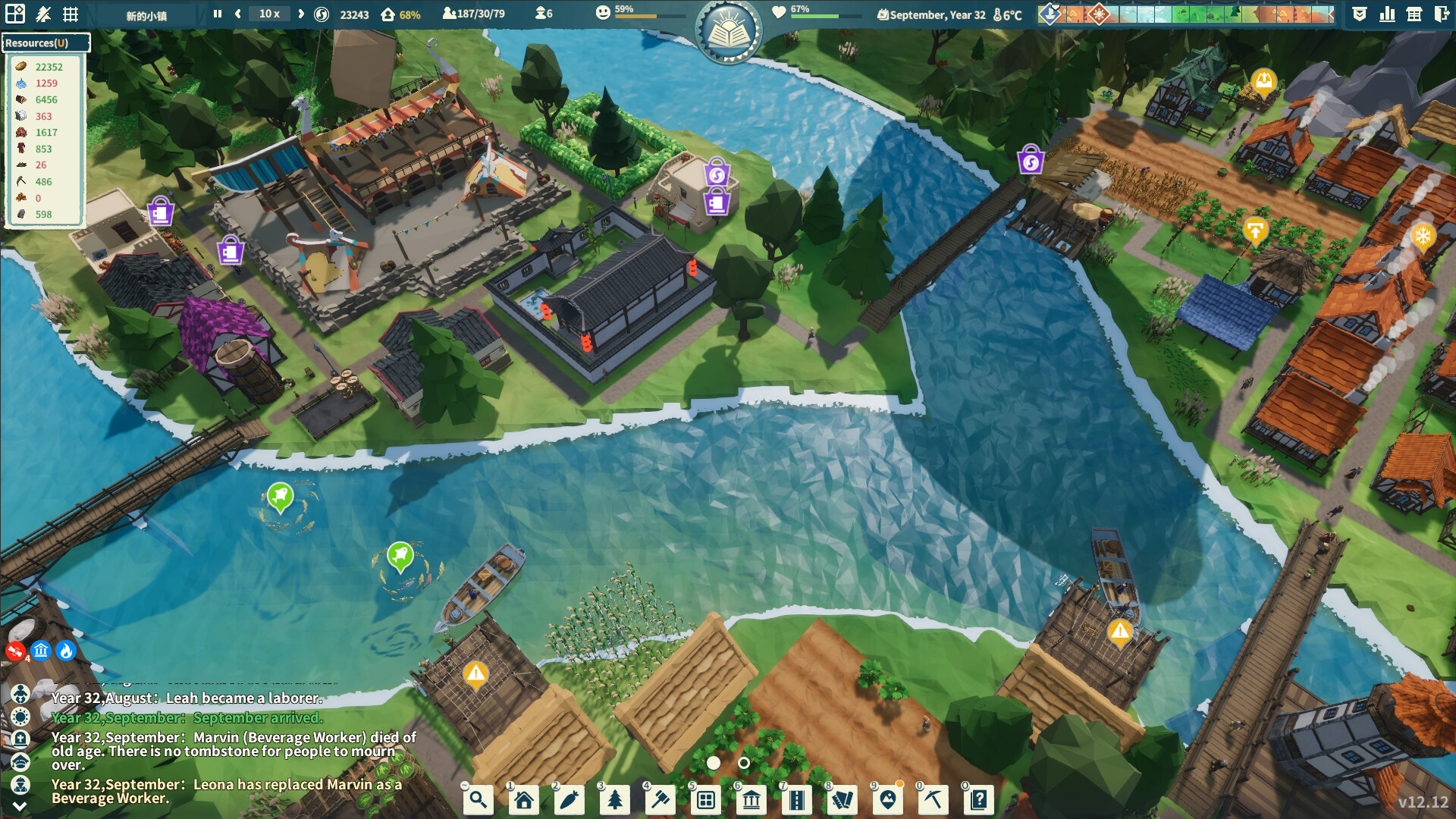The height and width of the screenshot is (819, 1456).
Task: Select the magnifier inspect tool
Action: (x=478, y=799)
